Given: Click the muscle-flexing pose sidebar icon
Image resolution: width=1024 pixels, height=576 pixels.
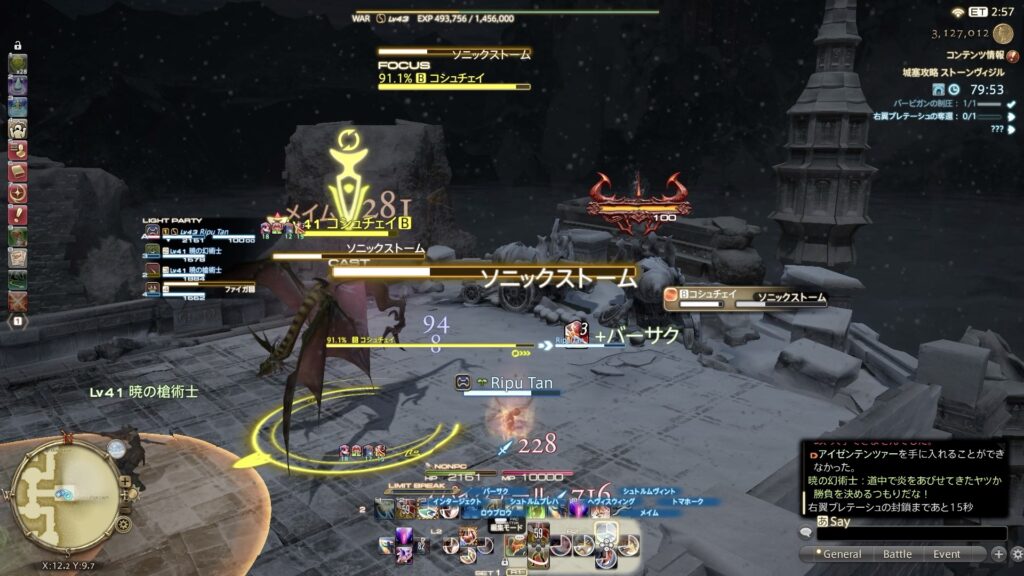Looking at the screenshot, I should [18, 129].
